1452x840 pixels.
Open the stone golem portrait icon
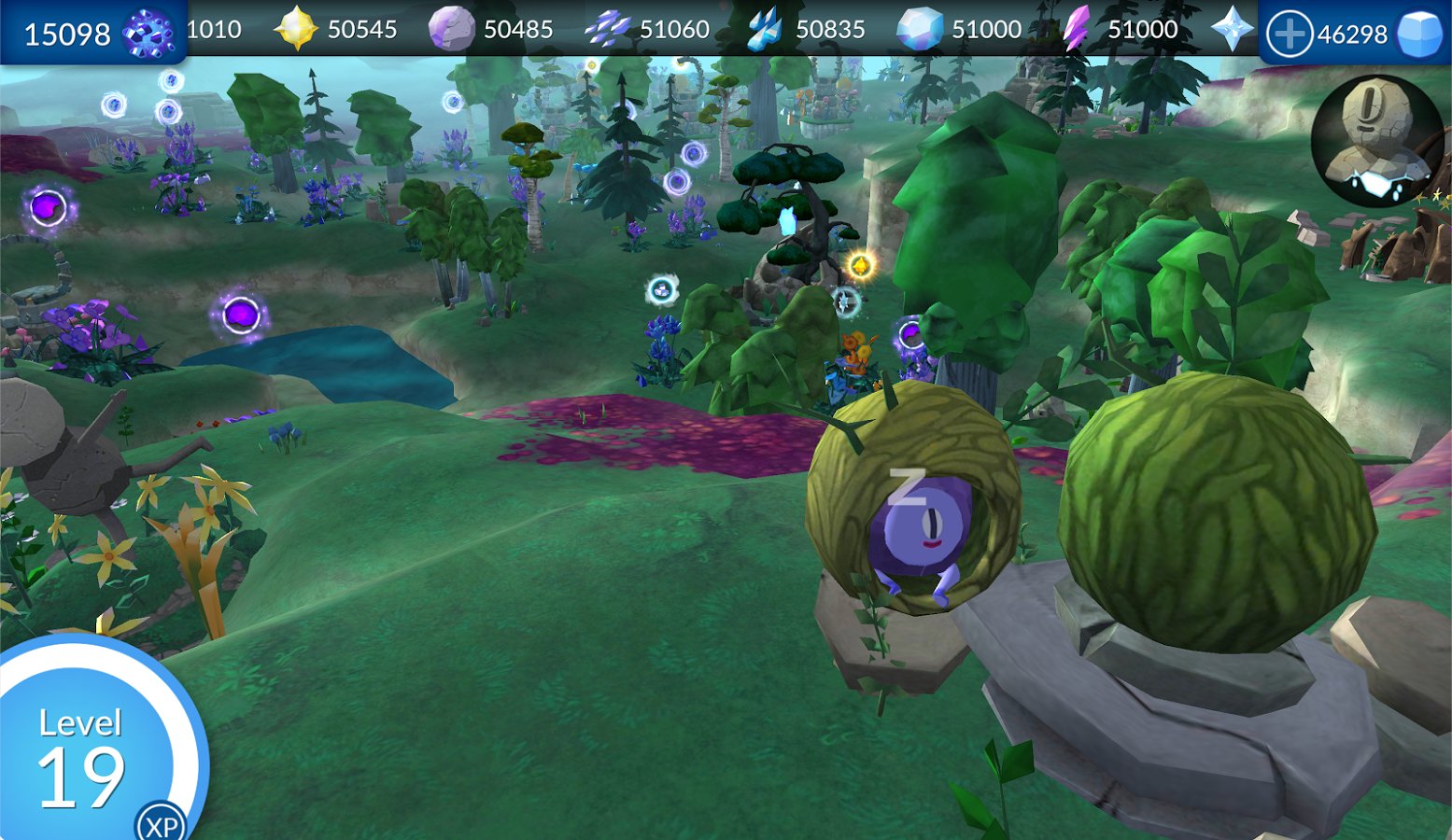1375,141
